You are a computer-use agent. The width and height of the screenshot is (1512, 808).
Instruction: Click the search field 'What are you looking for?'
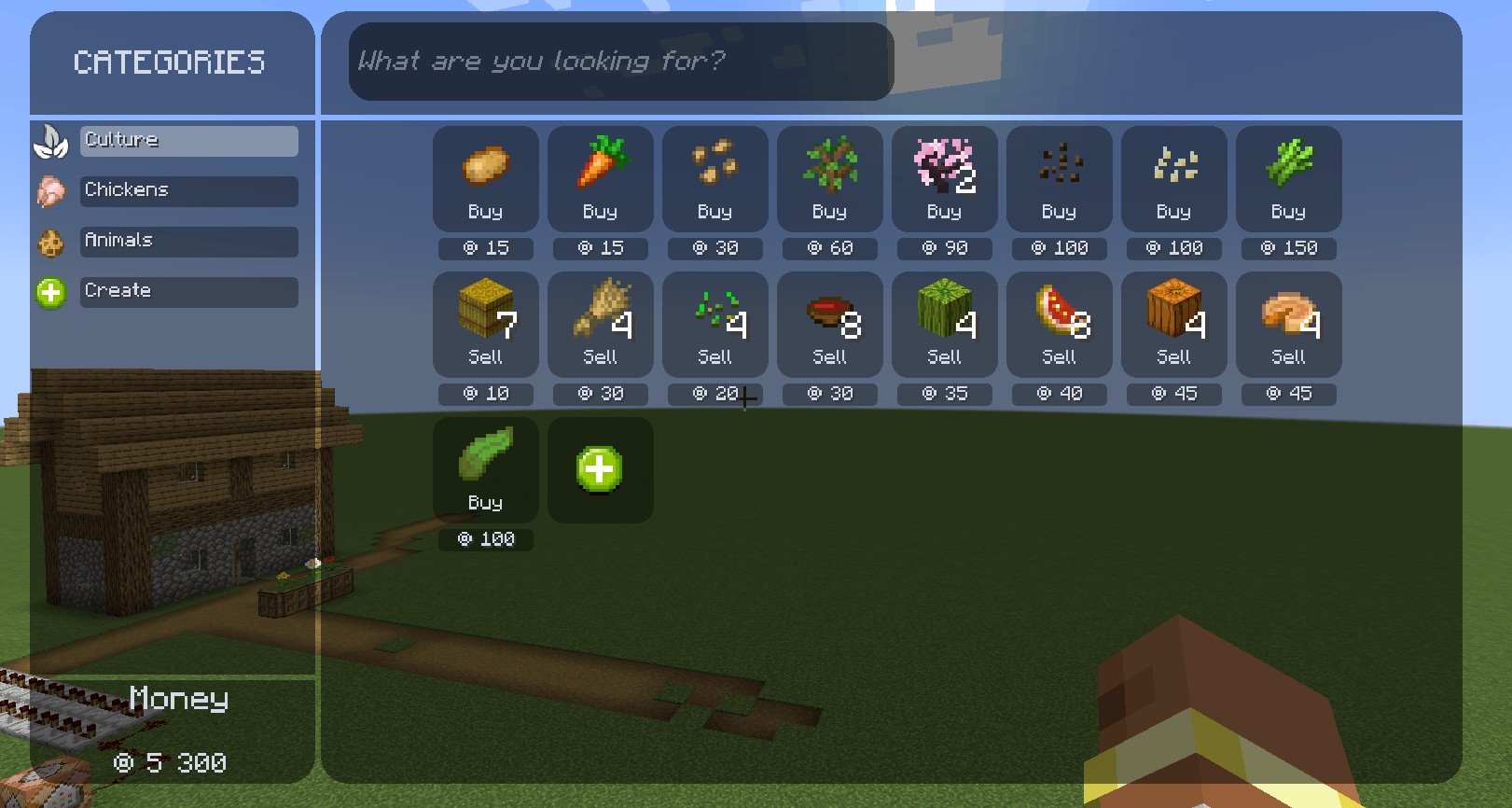[620, 62]
